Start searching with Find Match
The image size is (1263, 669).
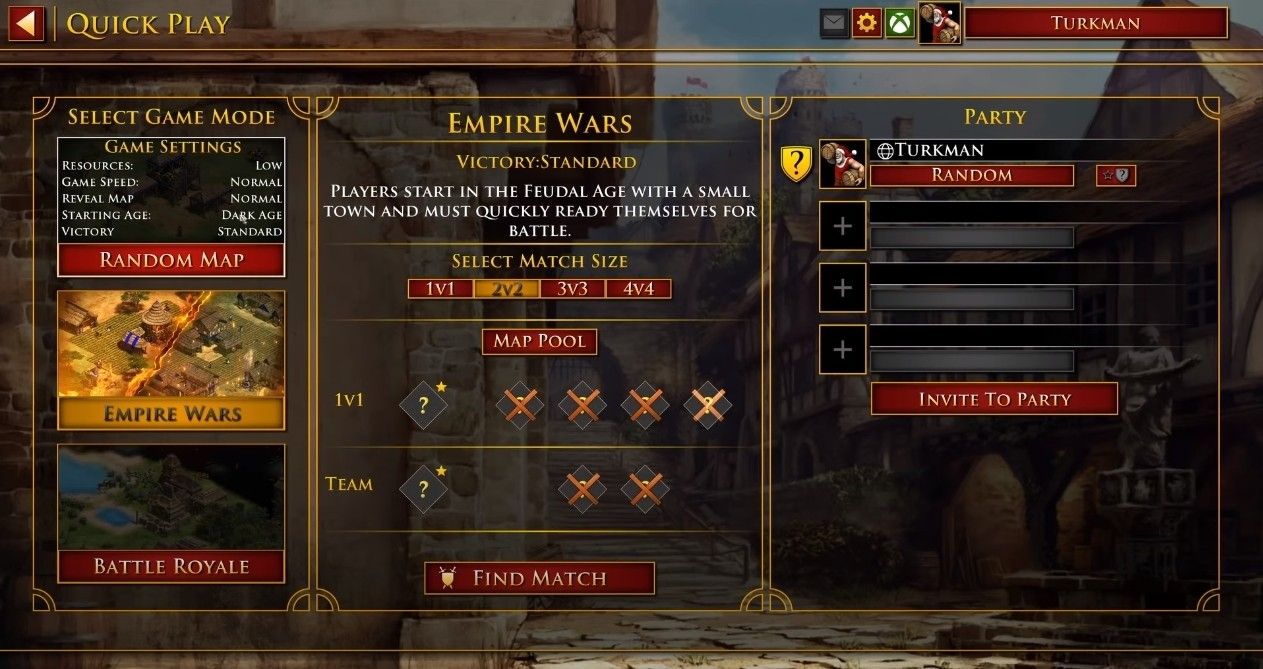click(x=540, y=578)
